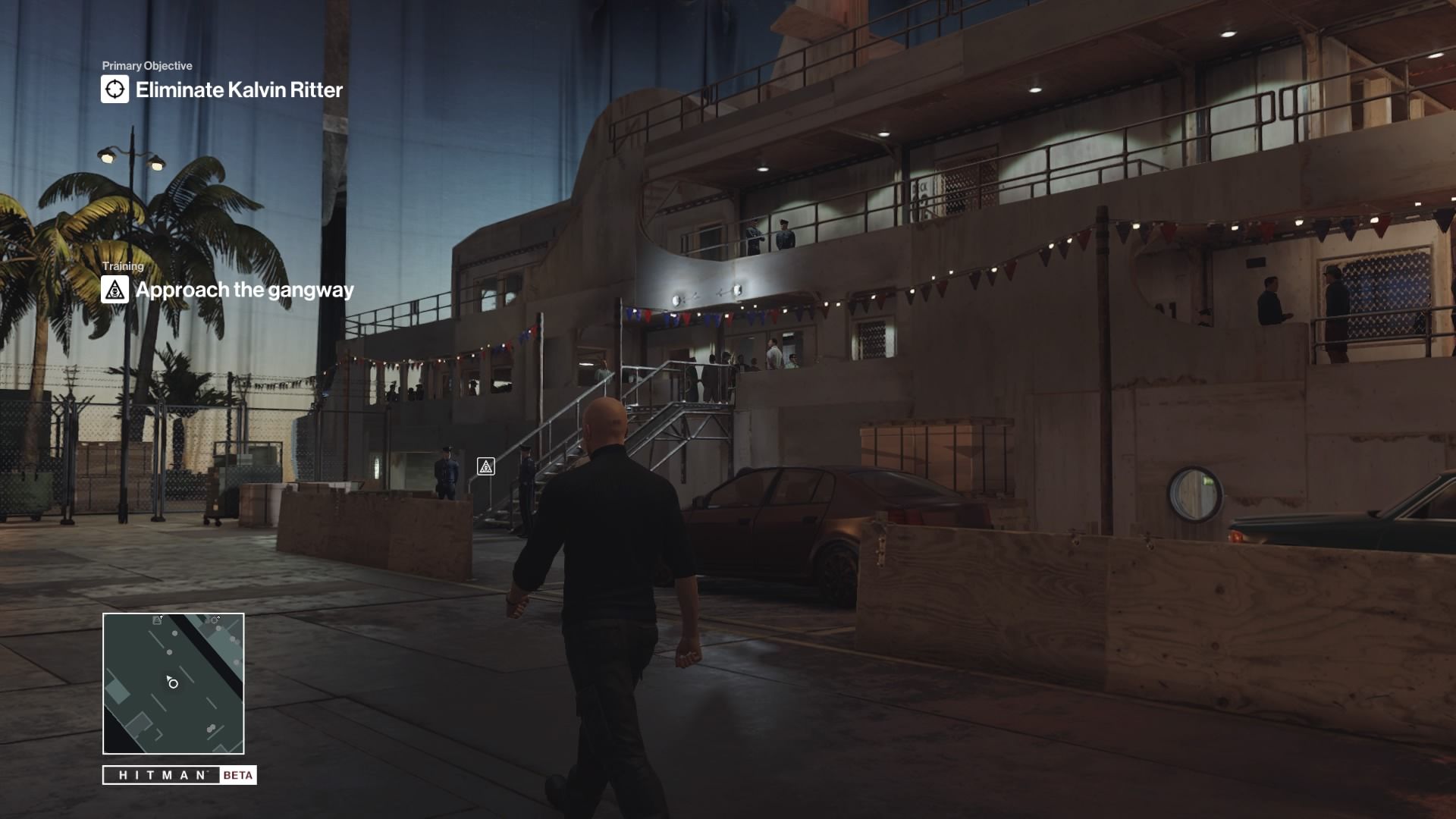Viewport: 1456px width, 819px height.
Task: Click the Eliminate Kalvin Ritter objective
Action: coord(239,89)
